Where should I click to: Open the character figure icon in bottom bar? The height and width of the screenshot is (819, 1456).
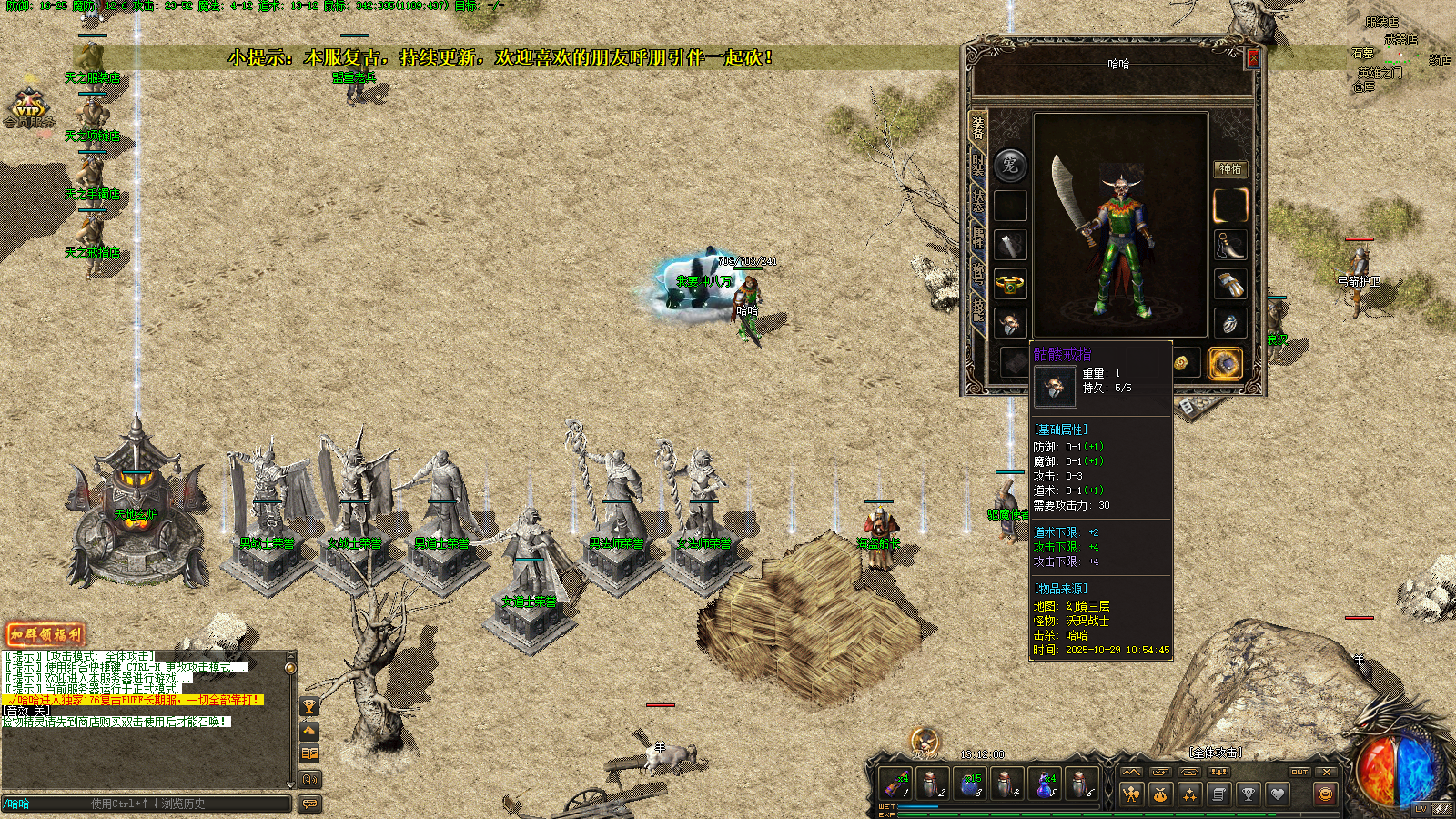click(1131, 794)
